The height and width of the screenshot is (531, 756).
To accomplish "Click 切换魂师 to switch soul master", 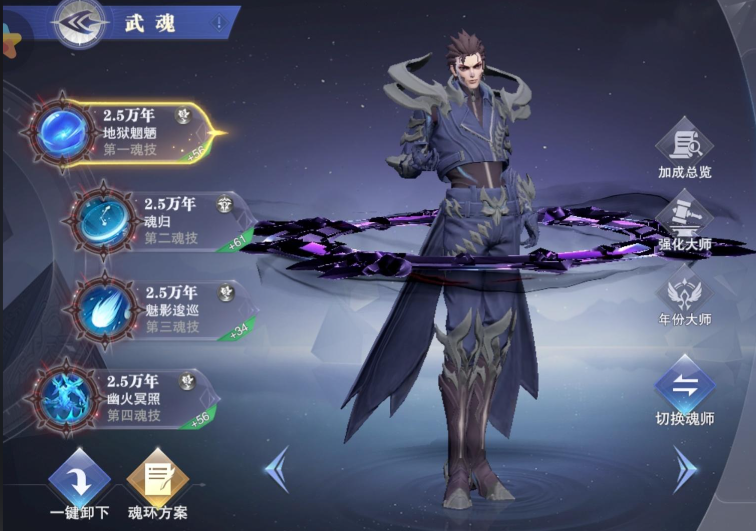I will (684, 390).
